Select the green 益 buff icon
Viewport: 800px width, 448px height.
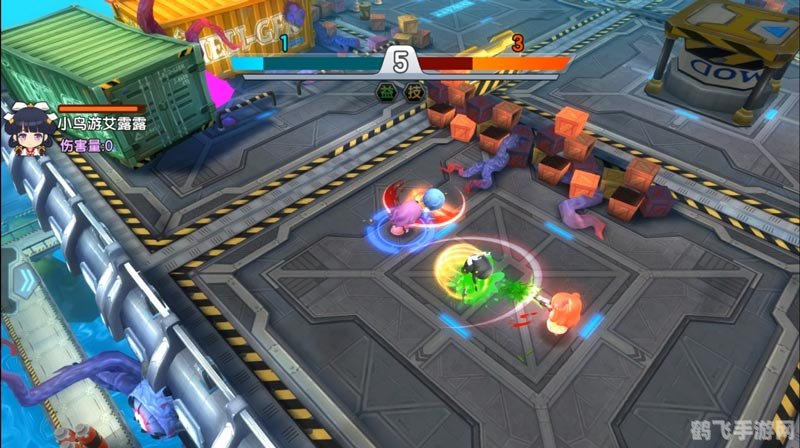[x=385, y=92]
